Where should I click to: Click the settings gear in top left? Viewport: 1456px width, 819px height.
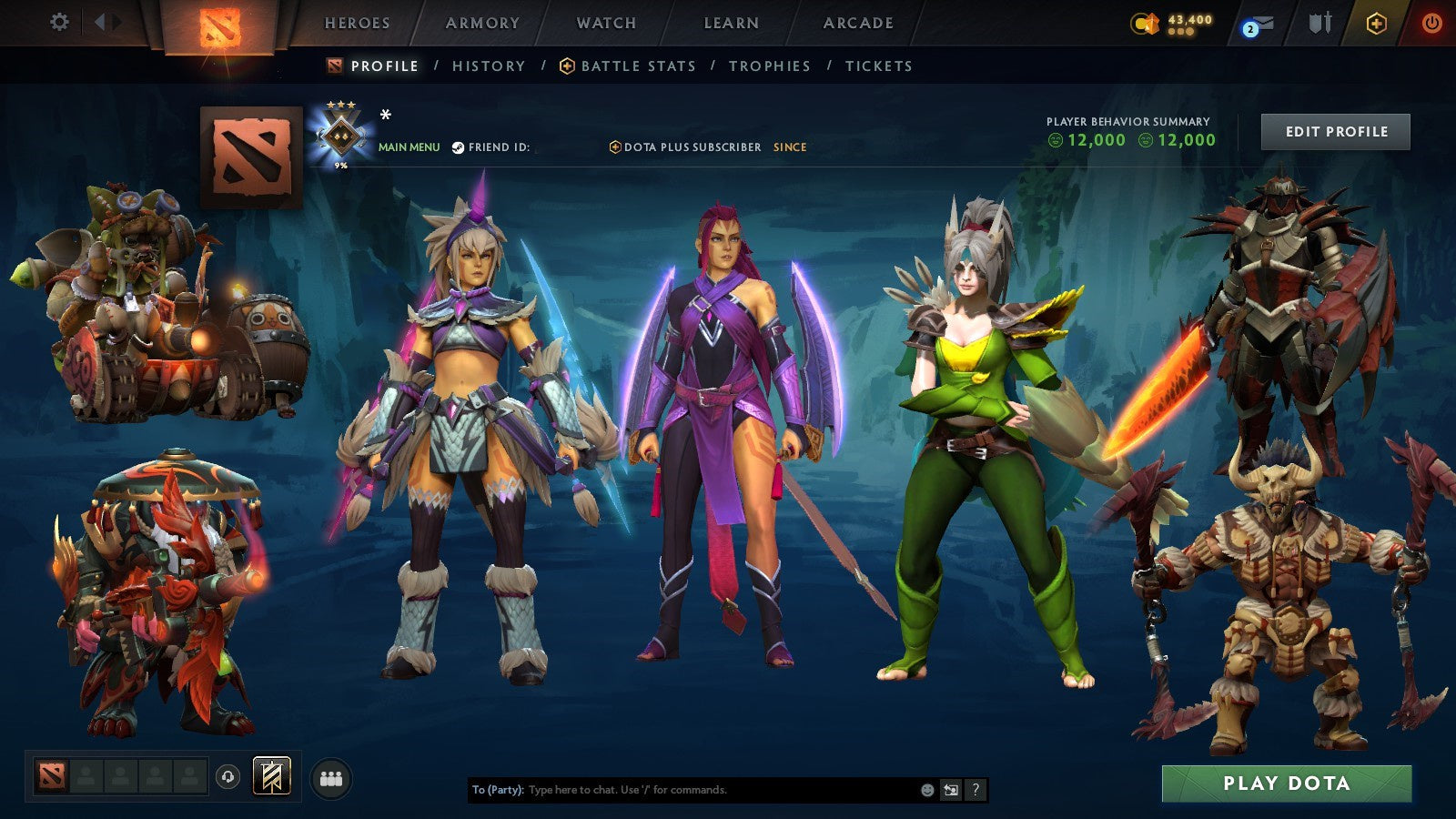(x=60, y=23)
